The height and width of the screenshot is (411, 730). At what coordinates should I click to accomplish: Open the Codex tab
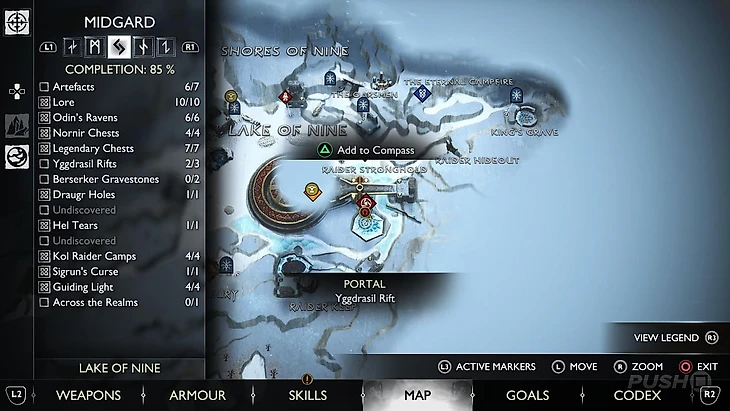click(x=637, y=395)
